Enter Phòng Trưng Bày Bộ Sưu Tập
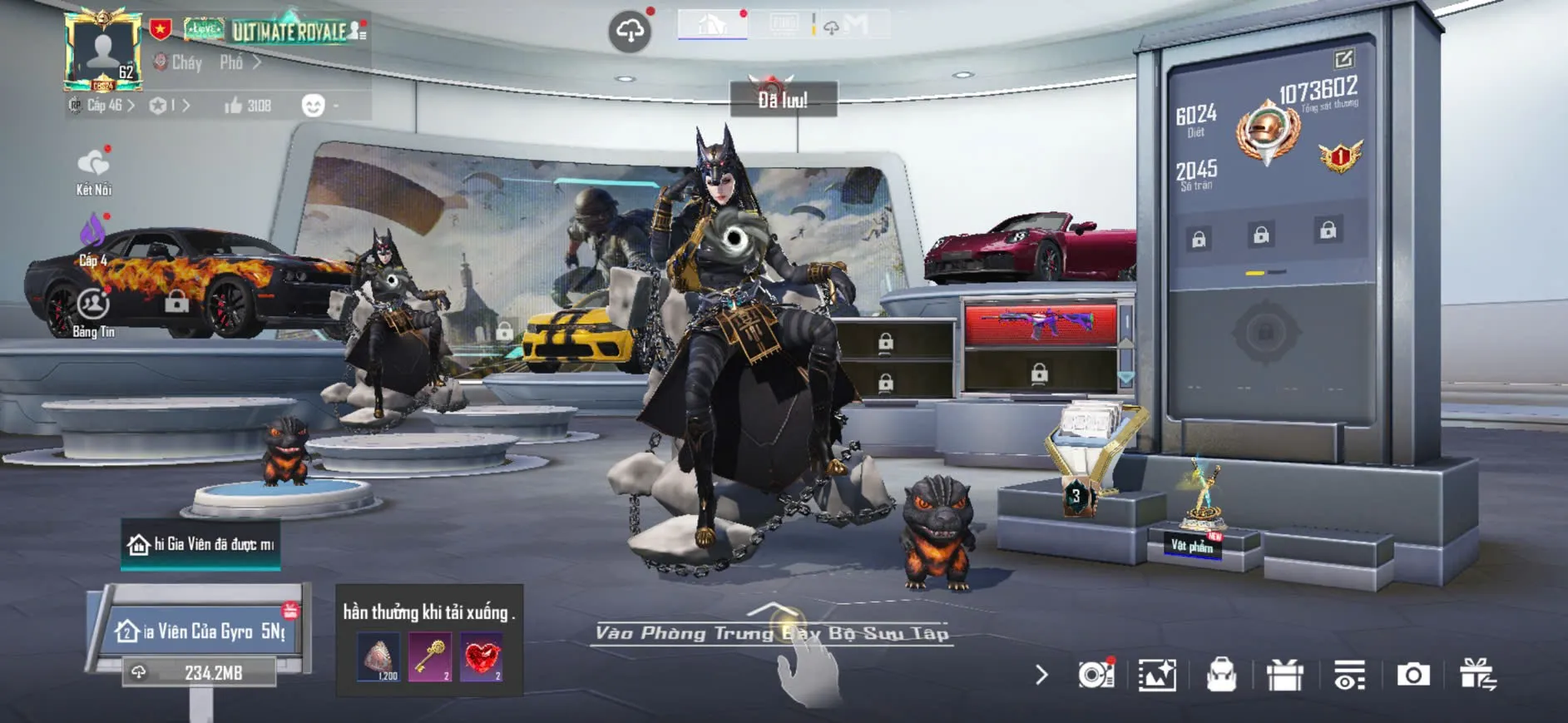Screen dimensions: 1568x723 772,633
